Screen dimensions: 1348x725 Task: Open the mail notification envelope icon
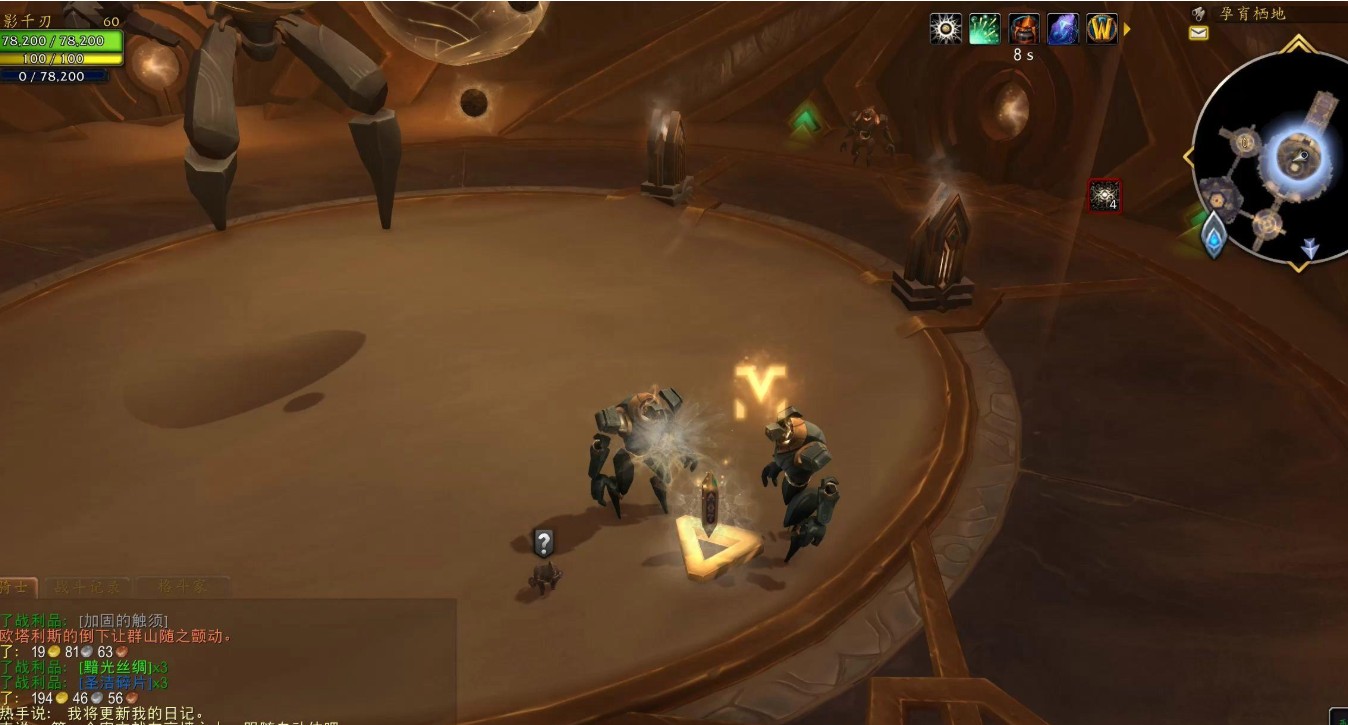pos(1198,33)
